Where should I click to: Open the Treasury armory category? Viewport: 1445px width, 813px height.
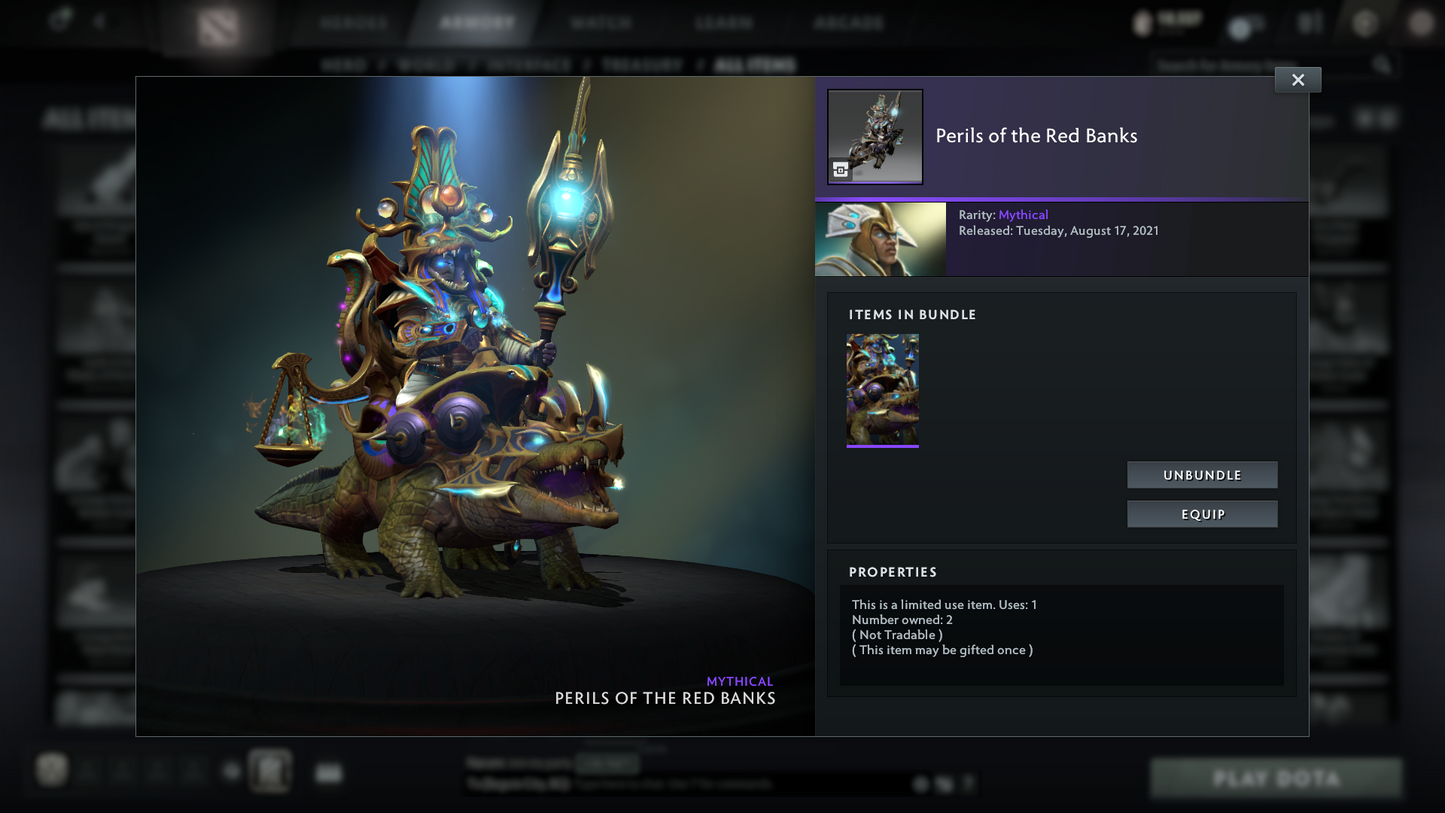click(x=642, y=65)
